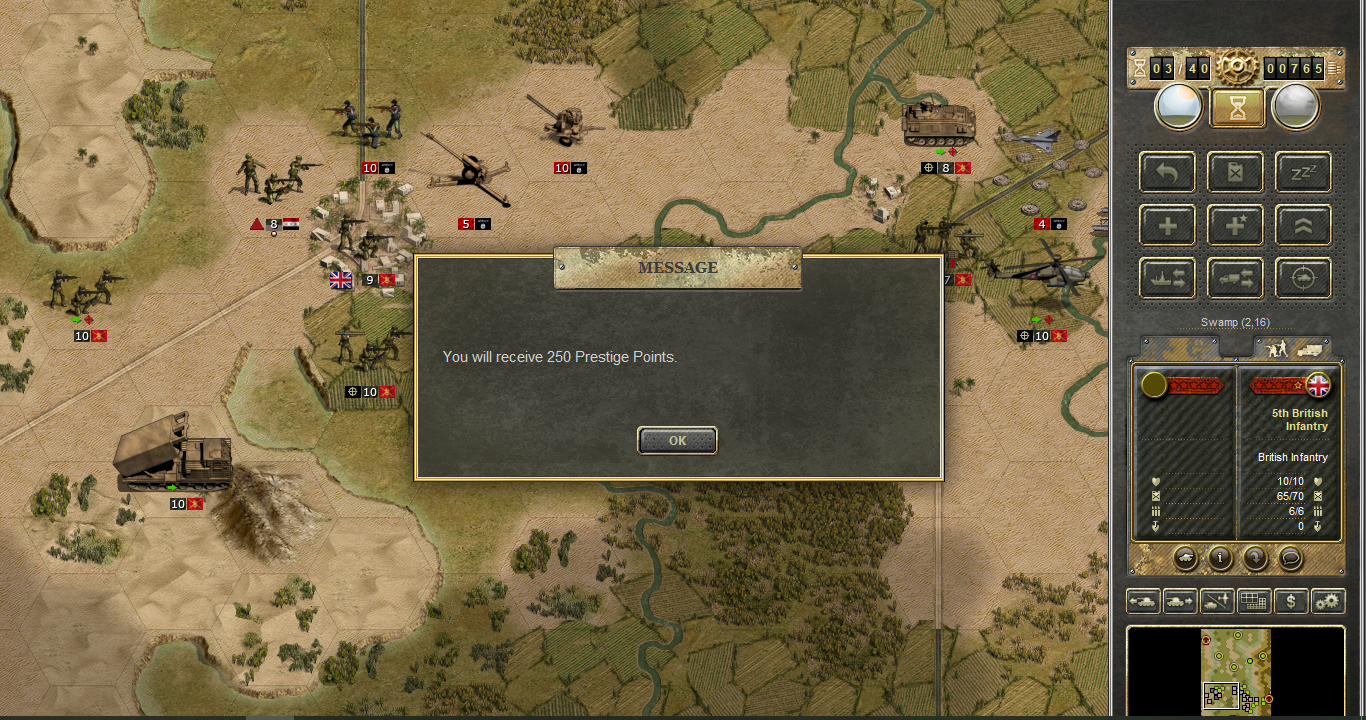This screenshot has width=1366, height=720.
Task: Confirm the prestige points message with OK
Action: 677,440
